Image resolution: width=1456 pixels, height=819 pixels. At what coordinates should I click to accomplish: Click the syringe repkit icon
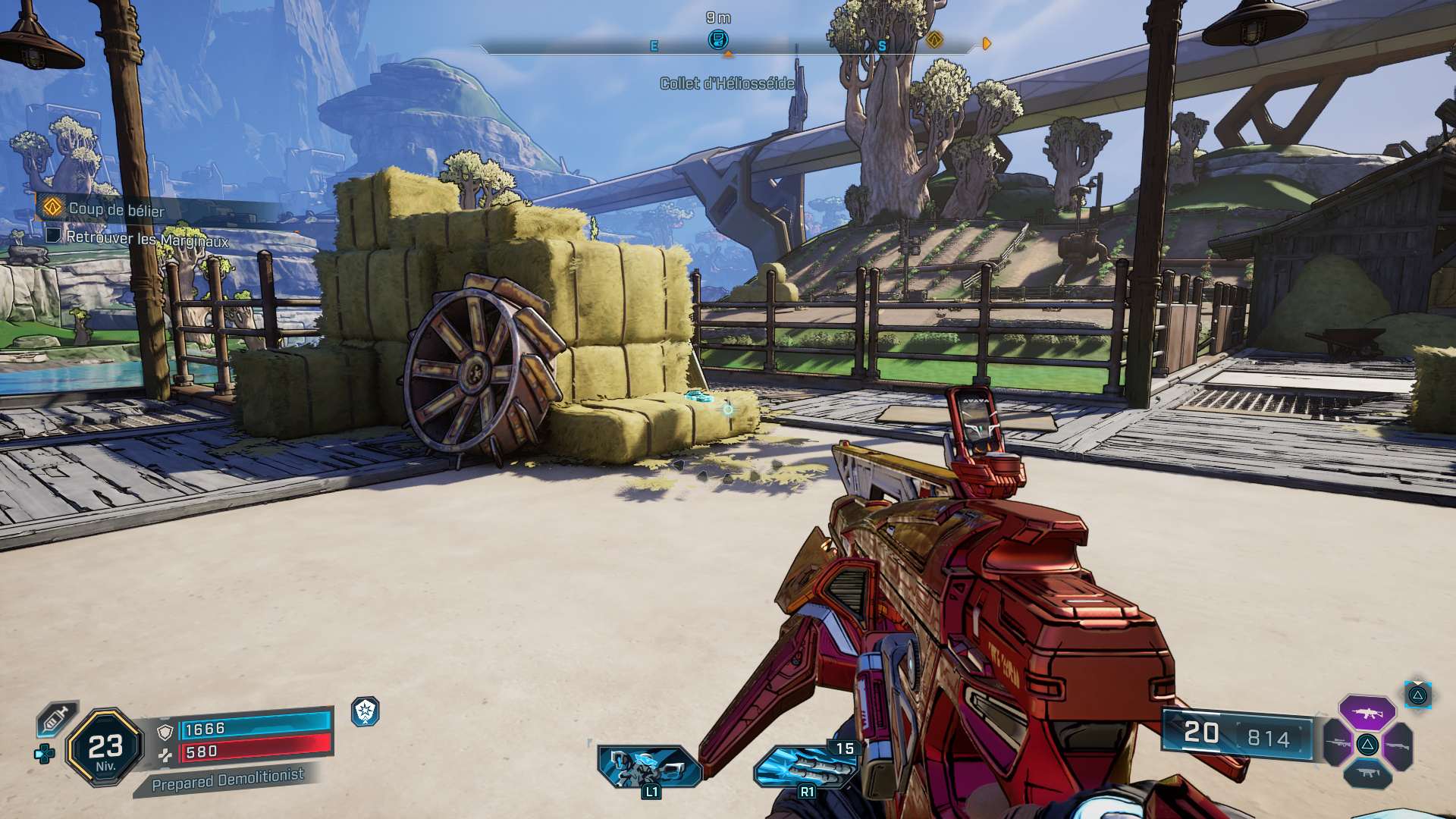pos(57,717)
